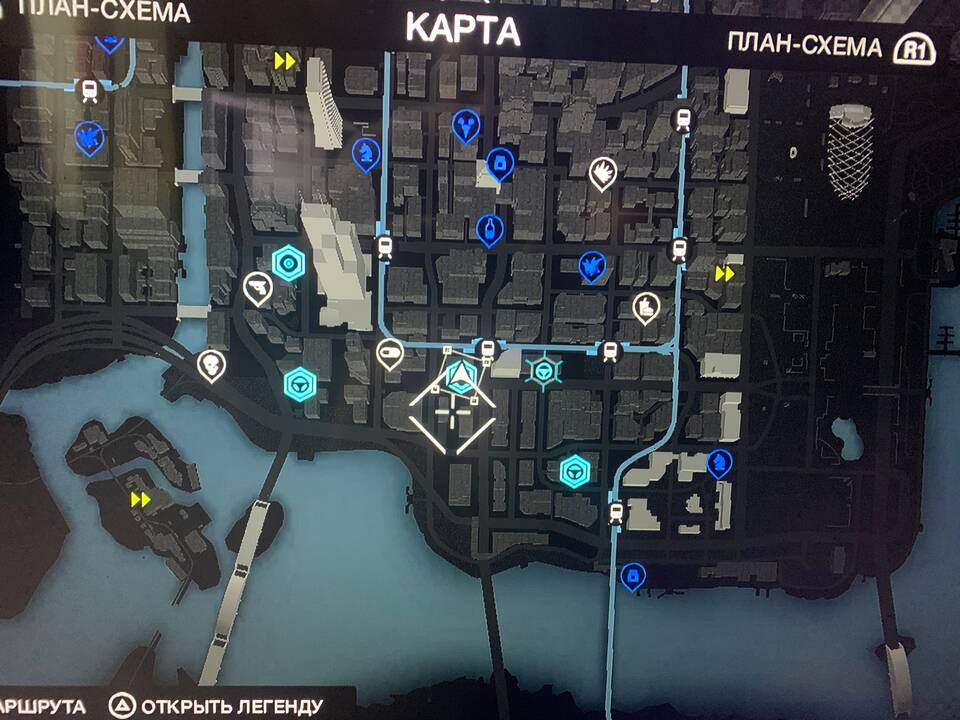The image size is (960, 720).
Task: Click the blue bottle drinking game marker
Action: click(x=489, y=230)
